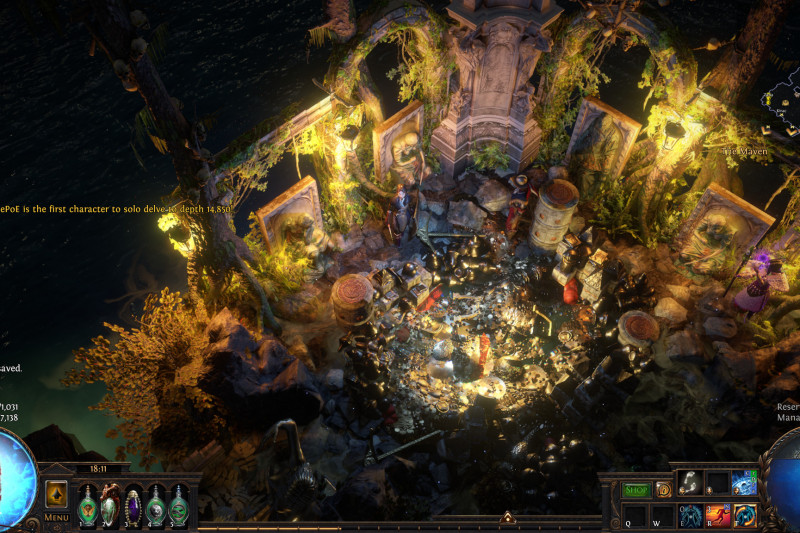Use the second flask with copper top

110,503
